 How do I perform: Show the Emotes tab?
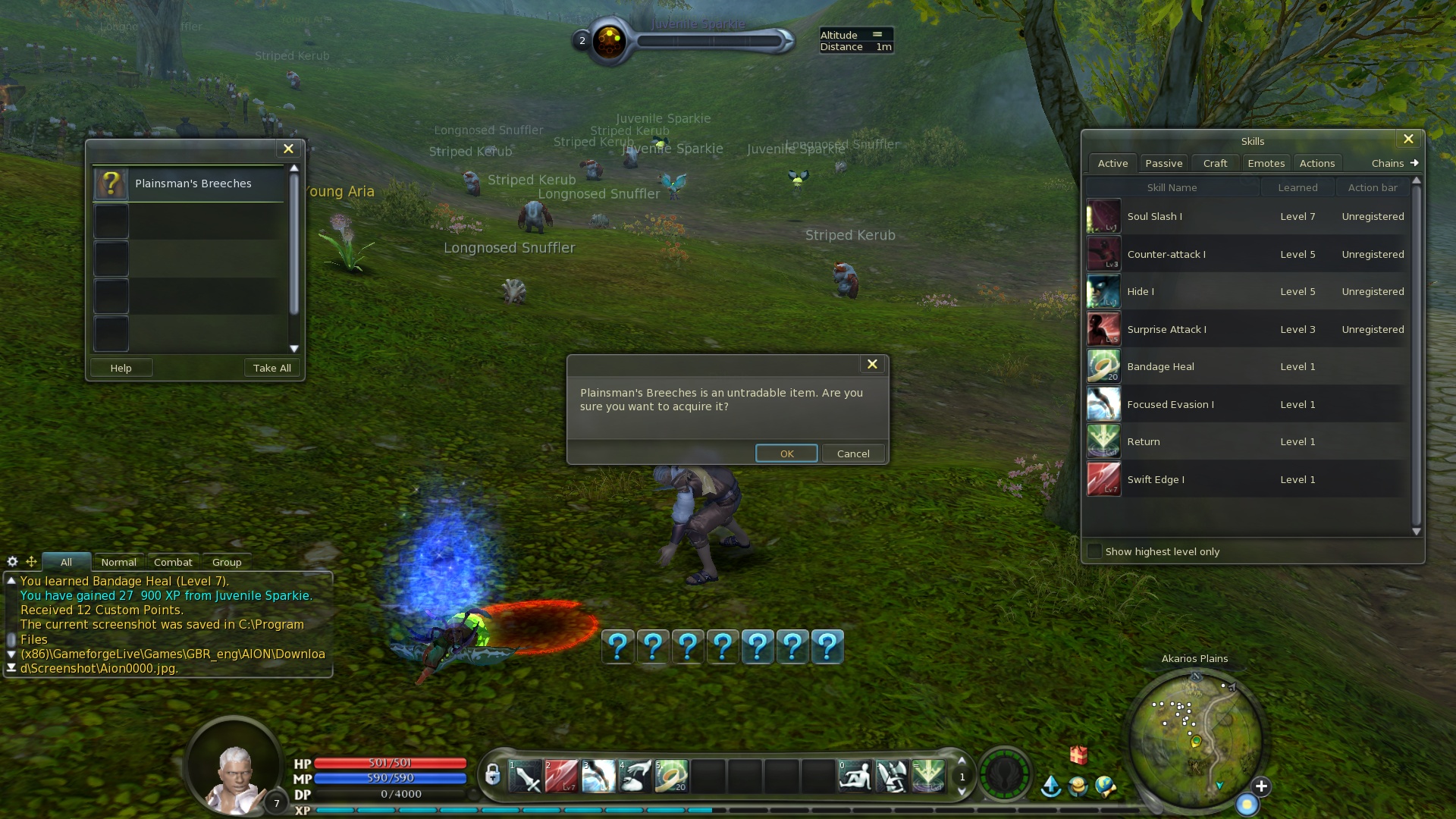(1266, 163)
